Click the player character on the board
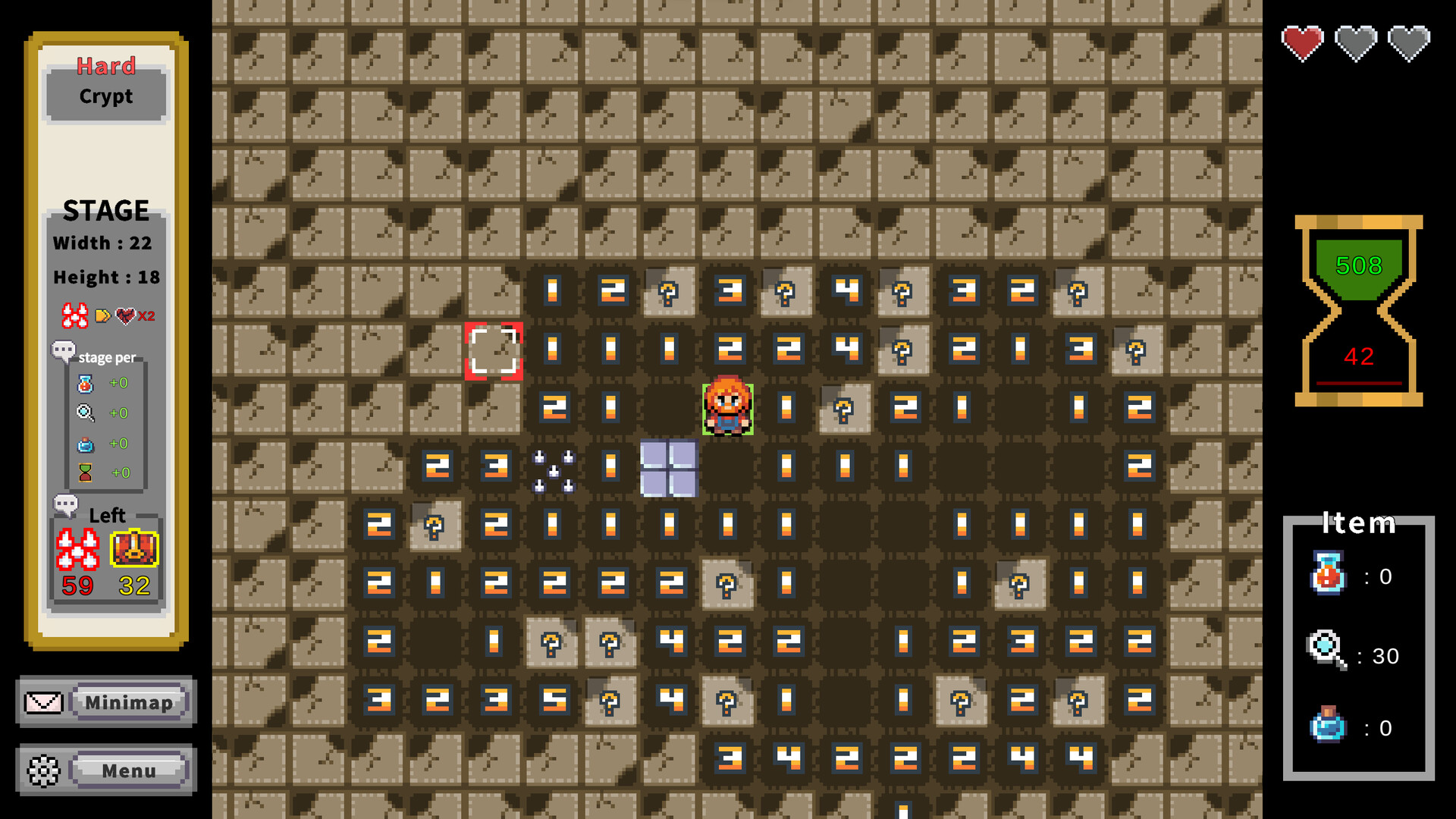 [x=729, y=408]
